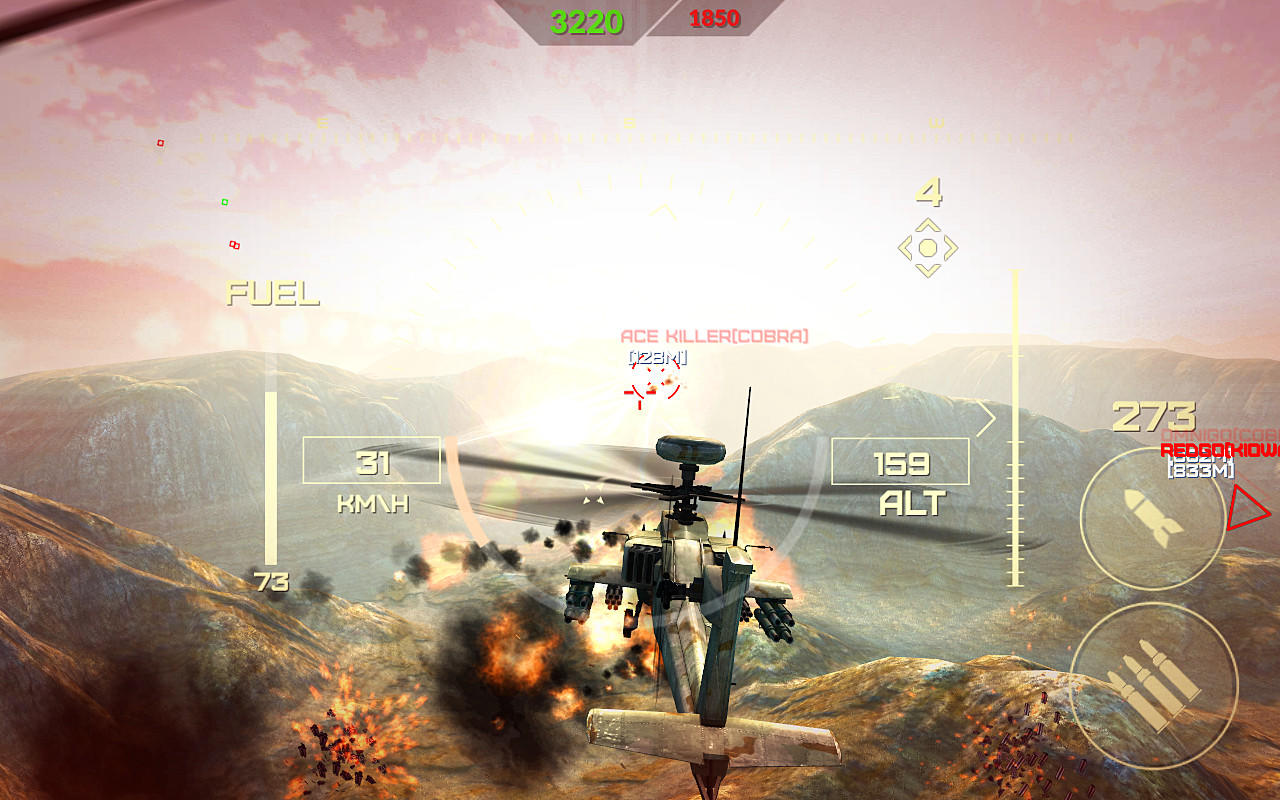Screen dimensions: 1280x800
Task: Tap the FUEL label
Action: [x=272, y=295]
